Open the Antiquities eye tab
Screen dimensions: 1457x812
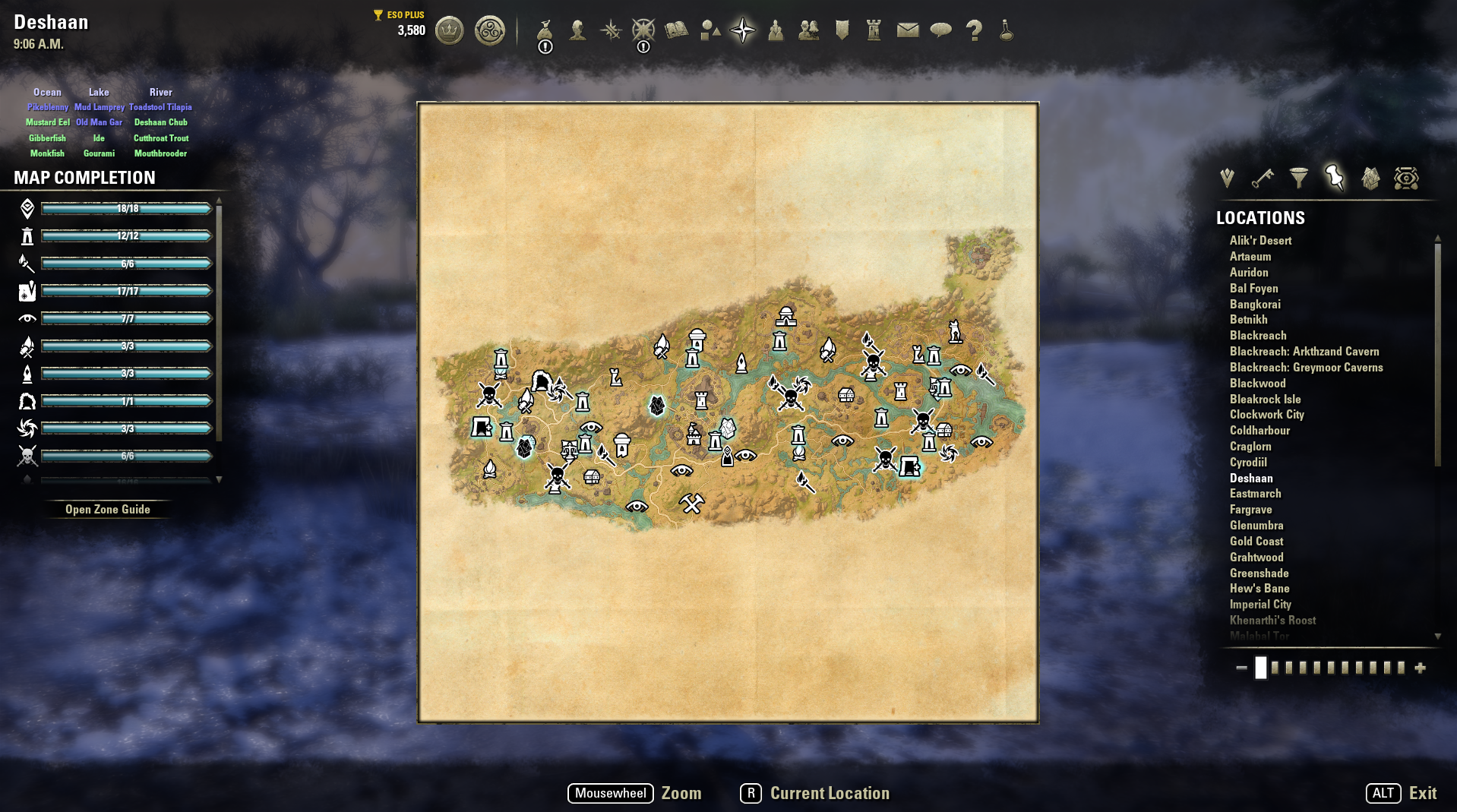tap(1406, 178)
